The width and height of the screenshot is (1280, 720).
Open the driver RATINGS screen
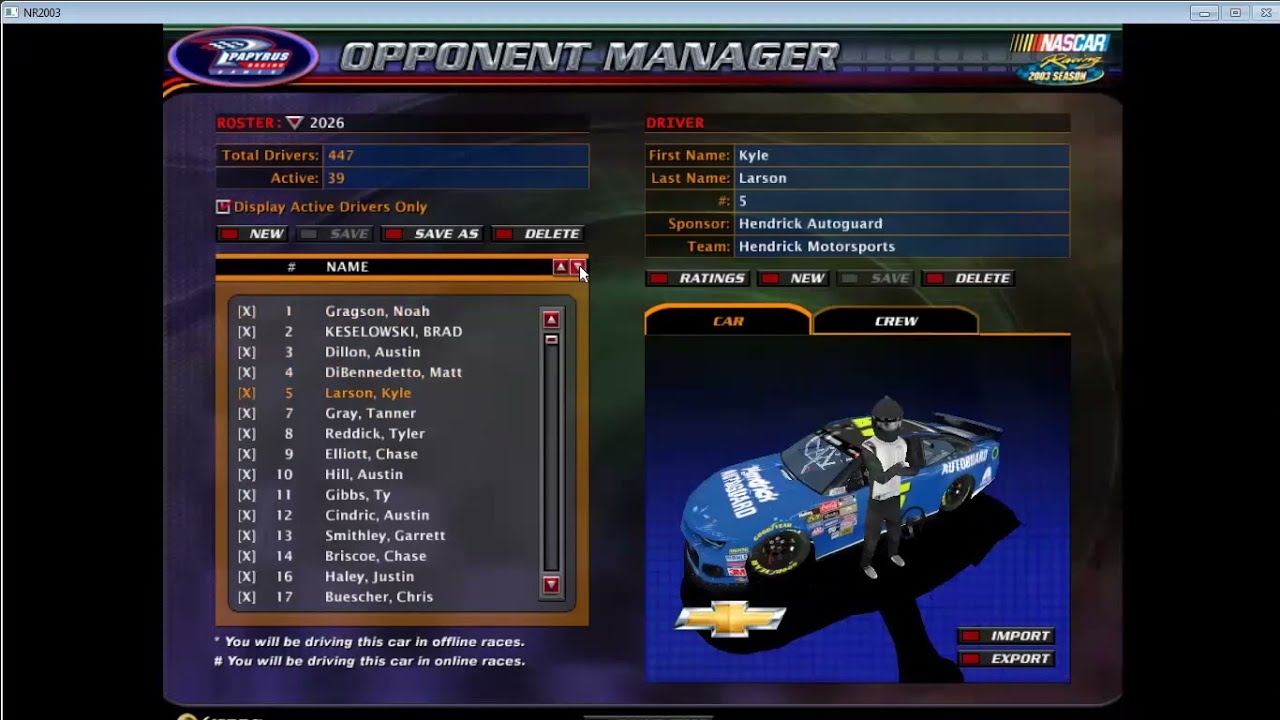coord(698,279)
